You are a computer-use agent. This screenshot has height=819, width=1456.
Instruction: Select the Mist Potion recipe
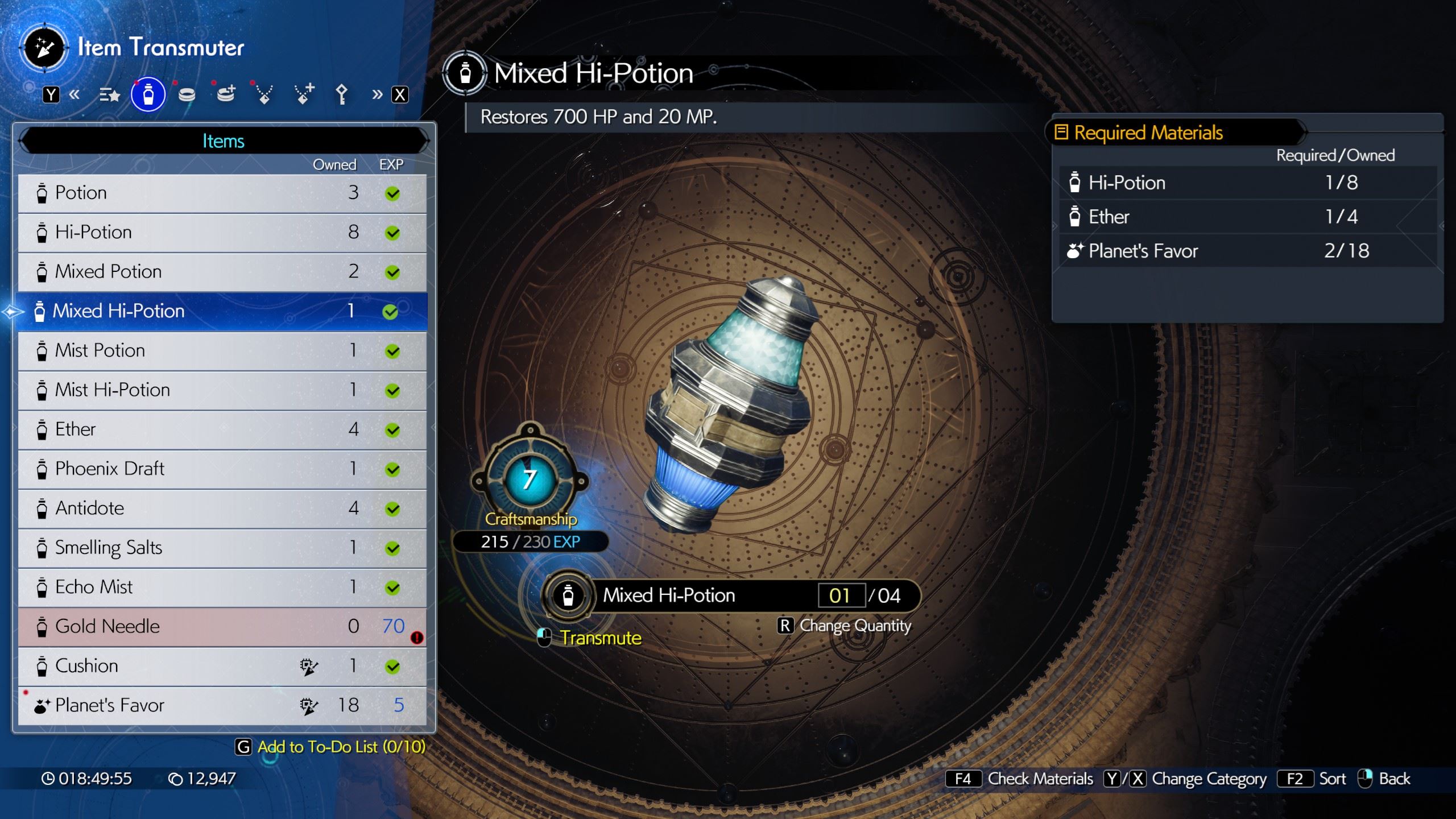[x=222, y=351]
